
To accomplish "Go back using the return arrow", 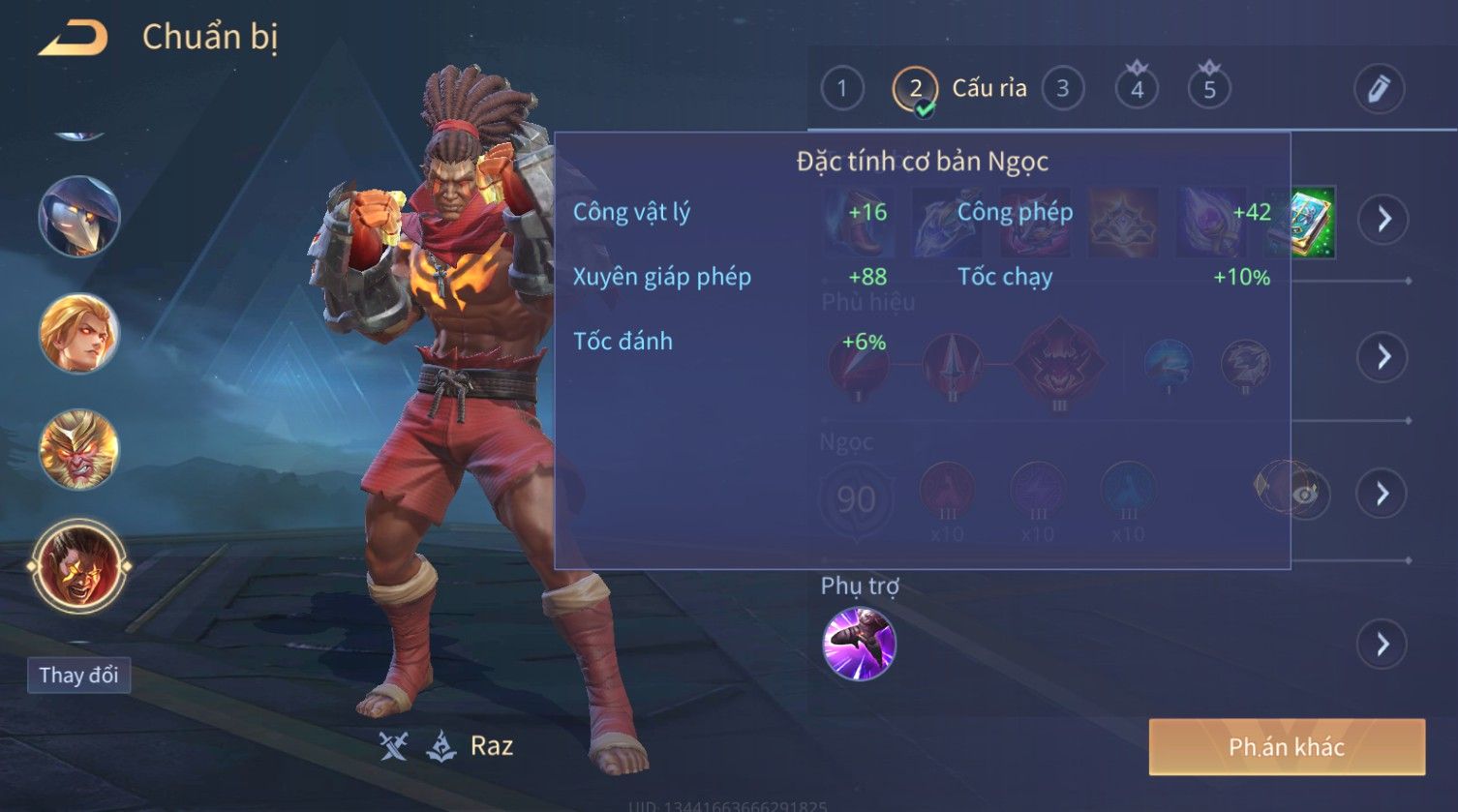I will coord(74,38).
